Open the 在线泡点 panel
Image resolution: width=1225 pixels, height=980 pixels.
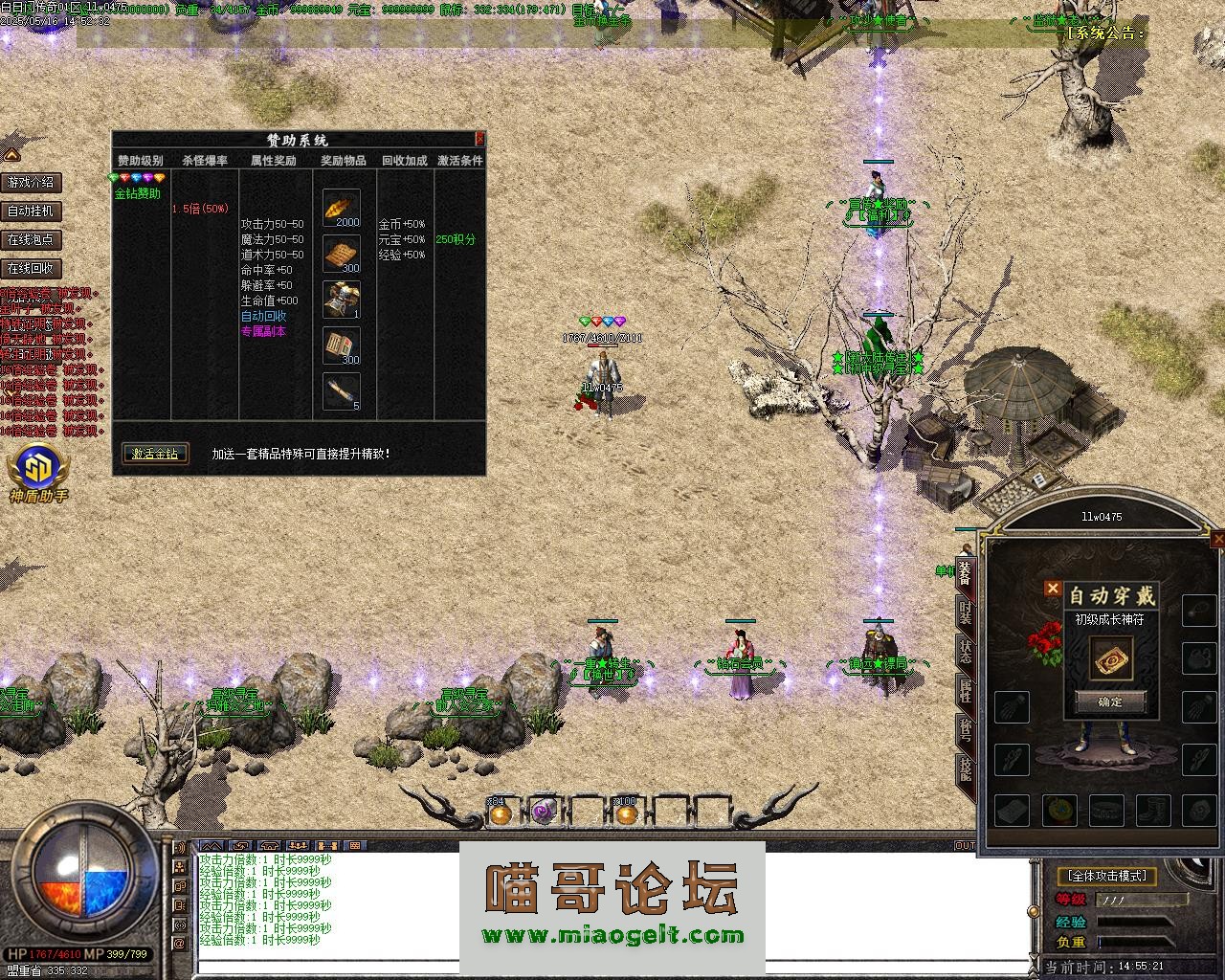31,239
